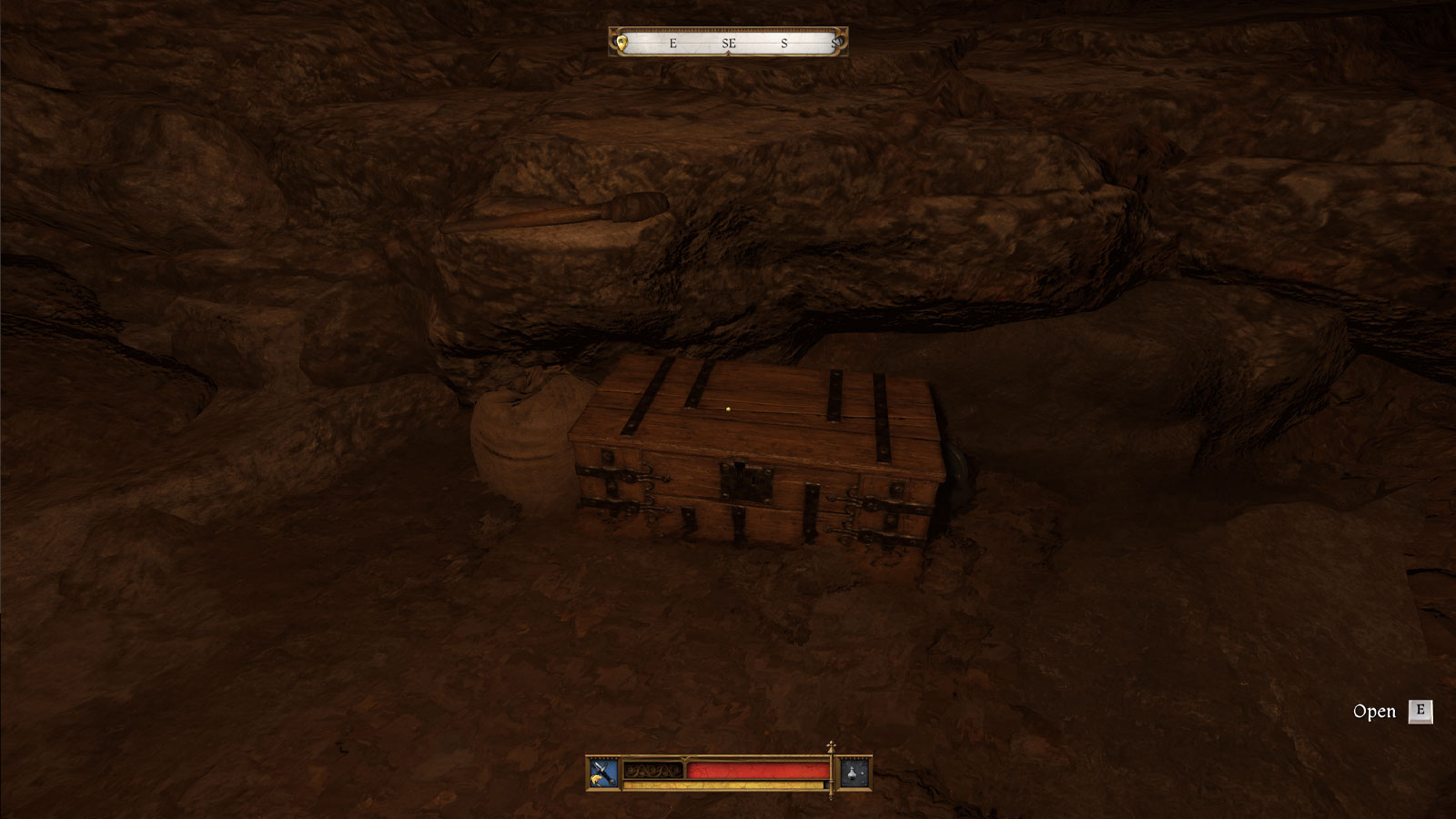Image resolution: width=1456 pixels, height=819 pixels.
Task: Click the crossed swords weapon icon
Action: coord(602,773)
